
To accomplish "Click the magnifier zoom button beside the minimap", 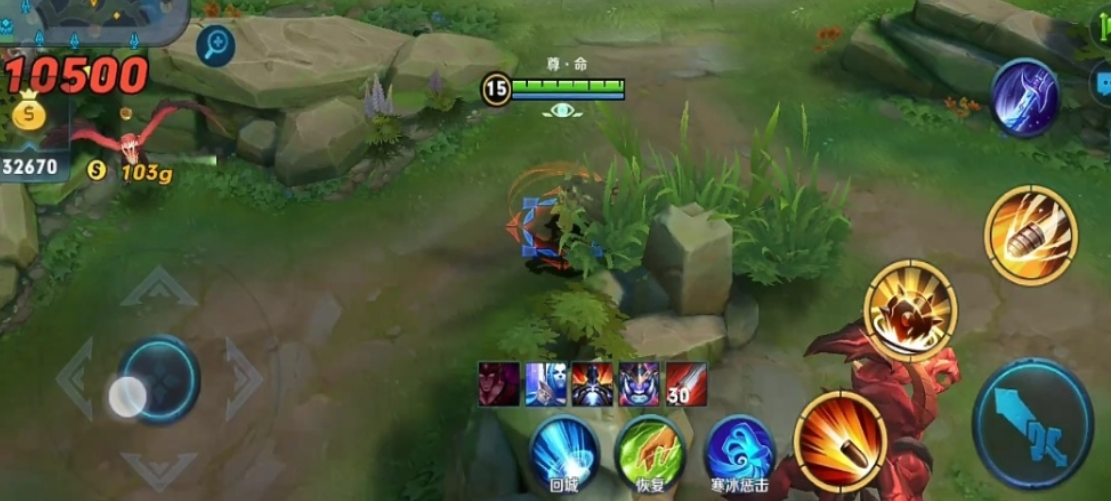I will pyautogui.click(x=215, y=44).
